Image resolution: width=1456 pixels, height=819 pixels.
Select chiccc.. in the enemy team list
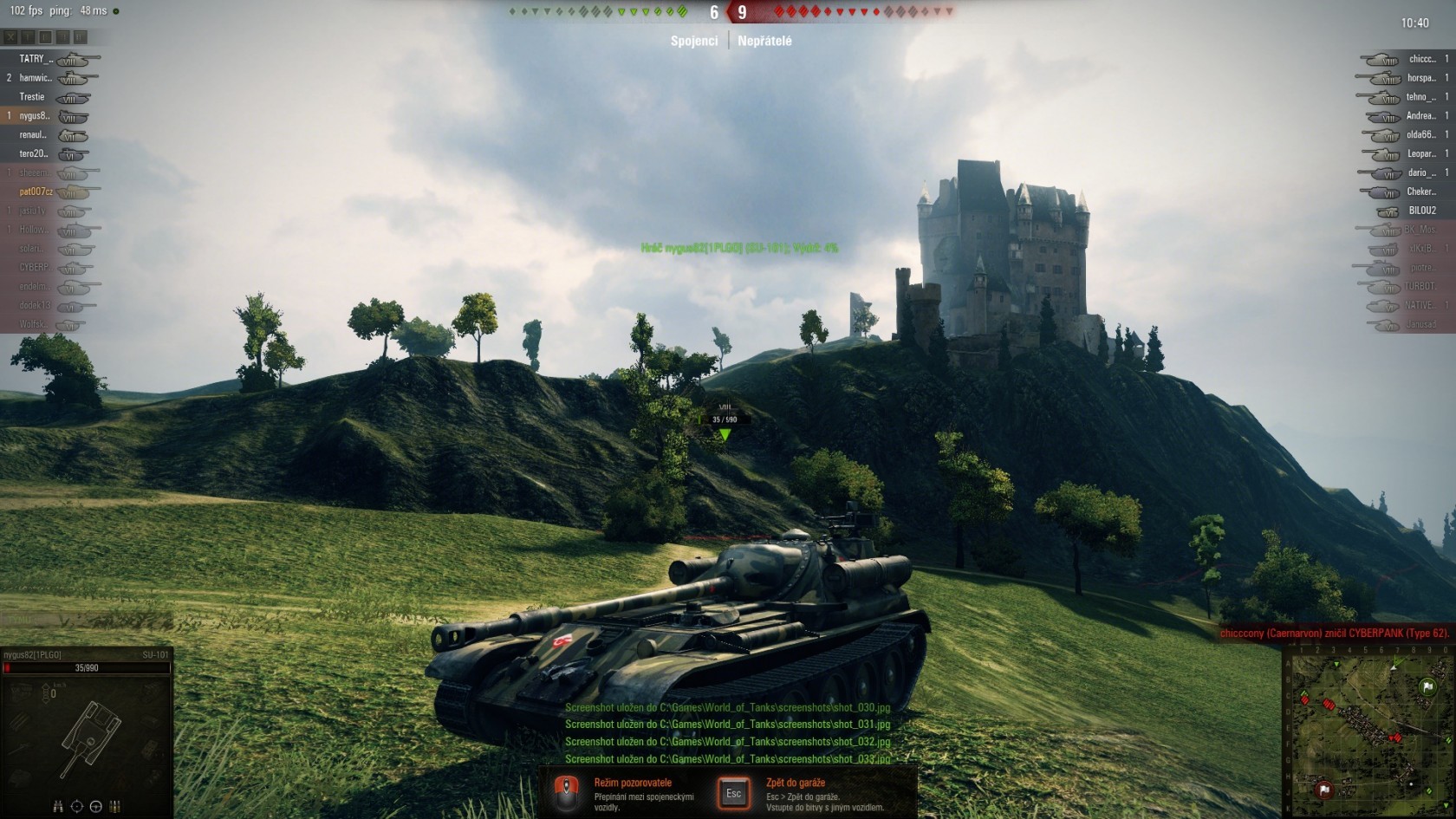click(x=1421, y=59)
